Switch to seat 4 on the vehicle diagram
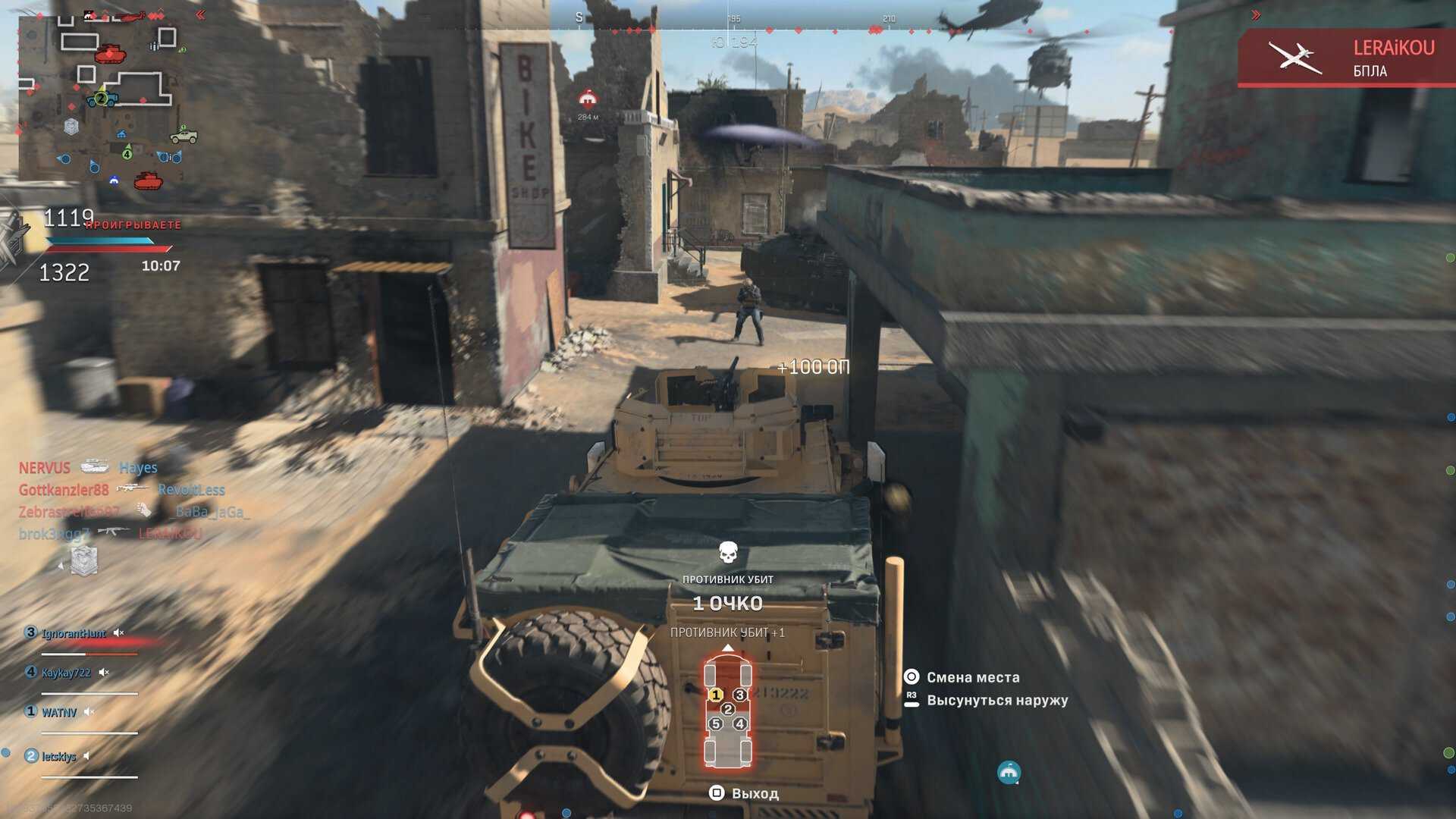Image resolution: width=1456 pixels, height=819 pixels. point(739,723)
